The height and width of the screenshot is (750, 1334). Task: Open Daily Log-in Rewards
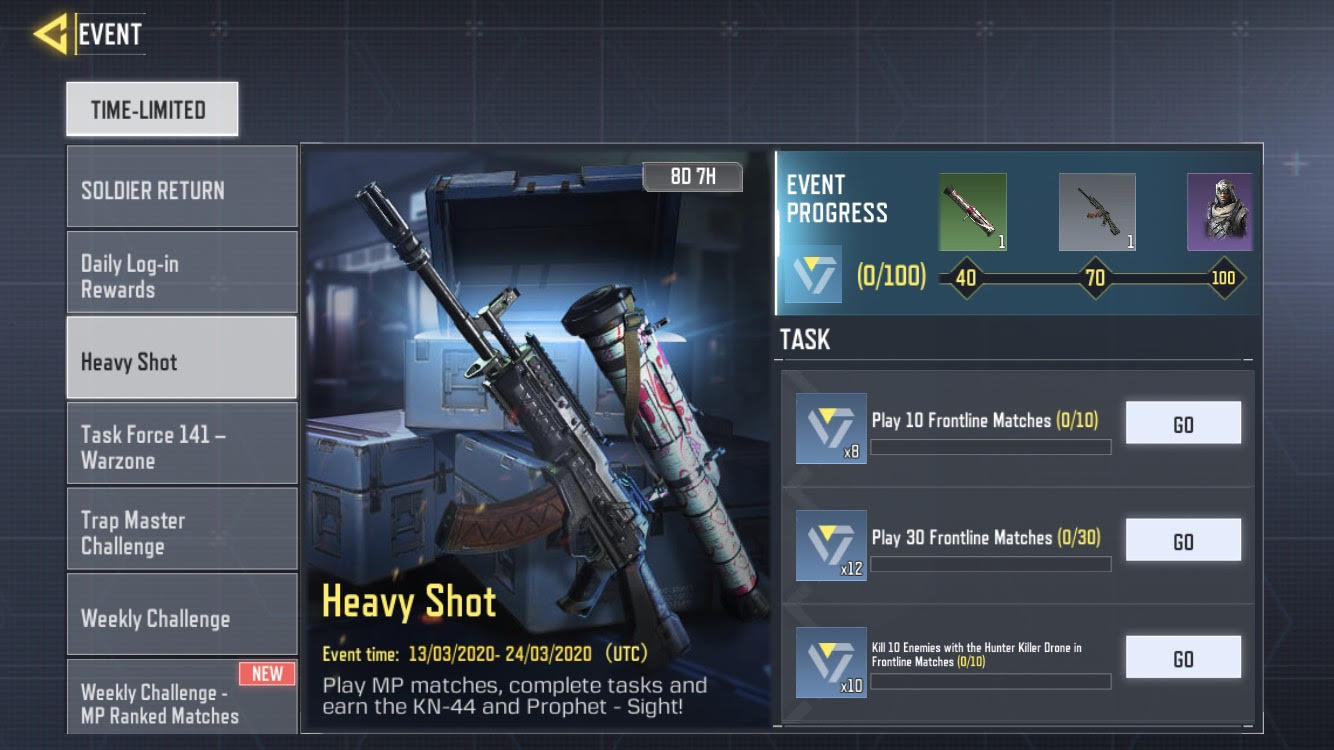point(182,275)
